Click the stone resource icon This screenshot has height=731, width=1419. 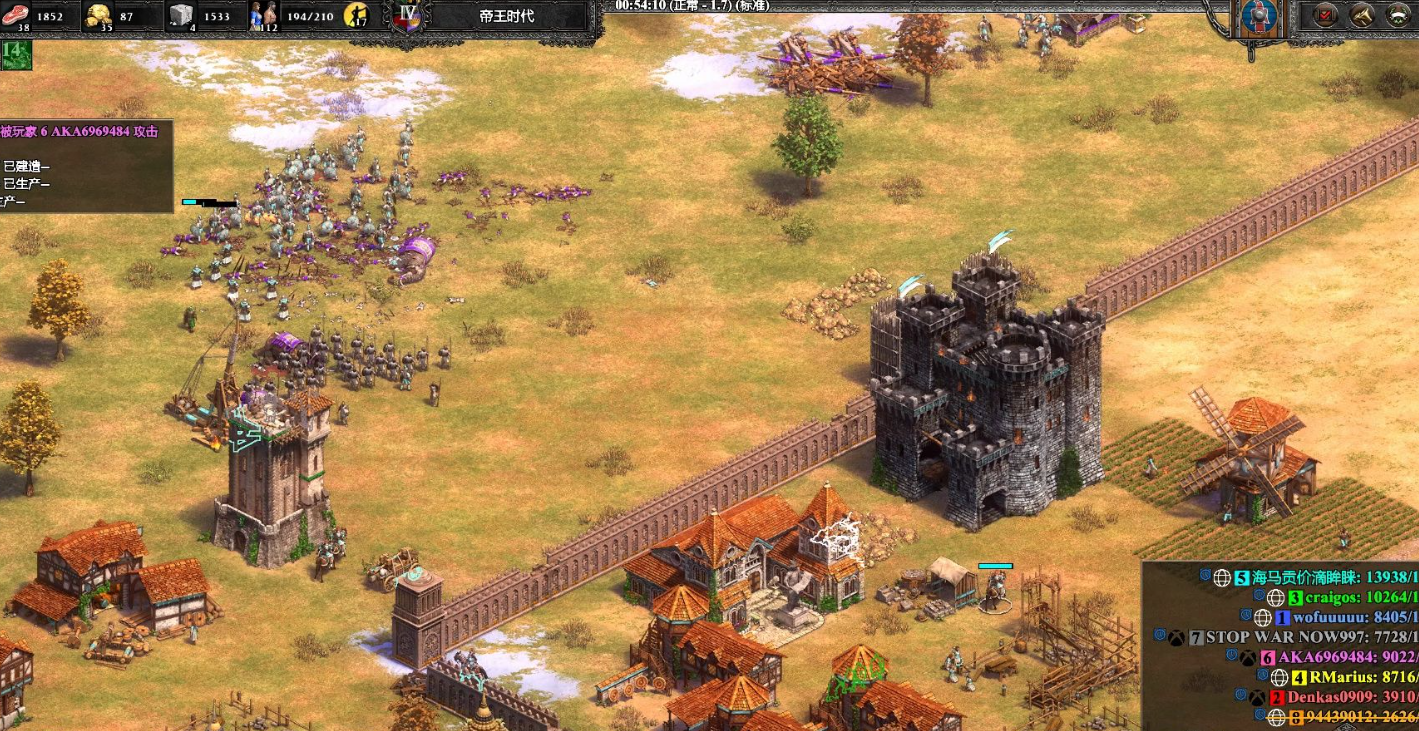click(180, 15)
